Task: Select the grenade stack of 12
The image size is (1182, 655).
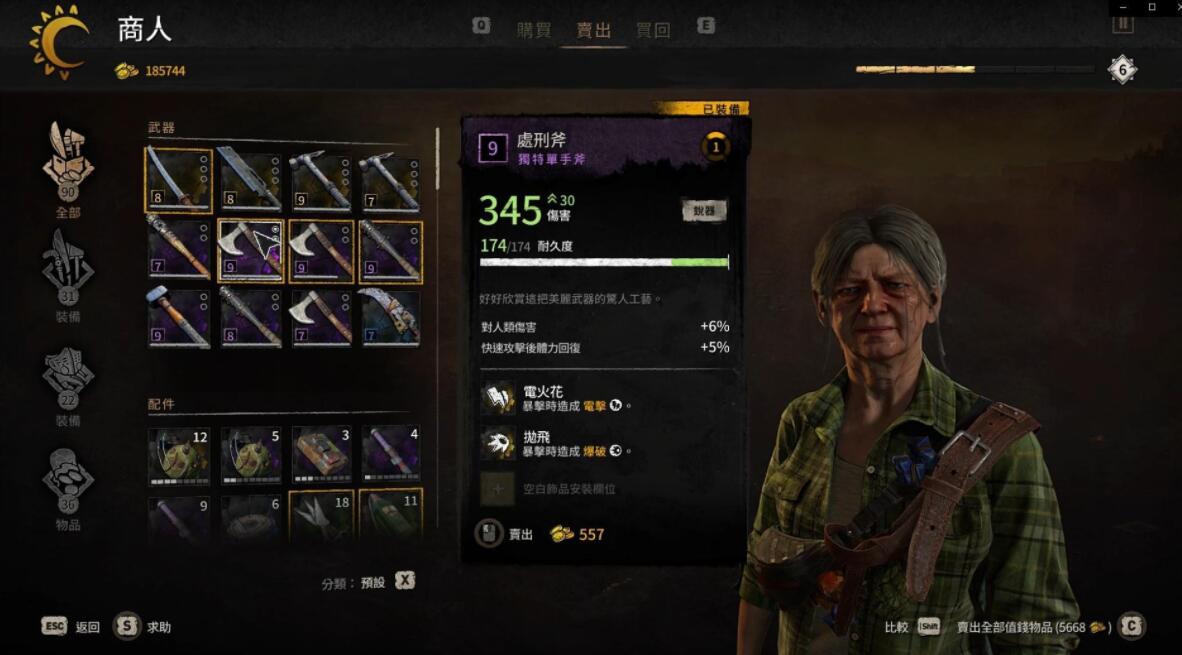Action: click(x=179, y=456)
